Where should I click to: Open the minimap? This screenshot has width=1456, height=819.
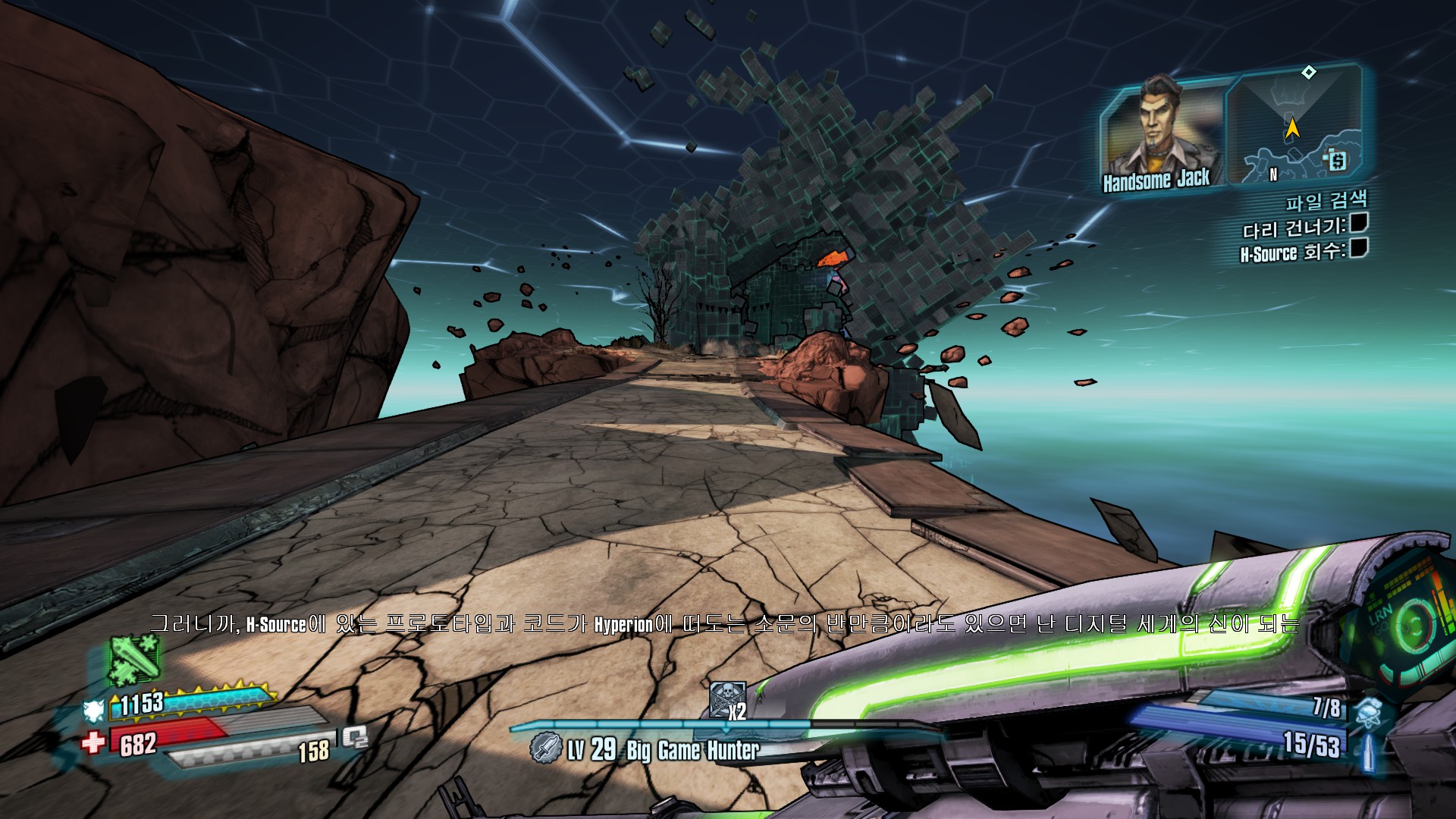click(1295, 125)
